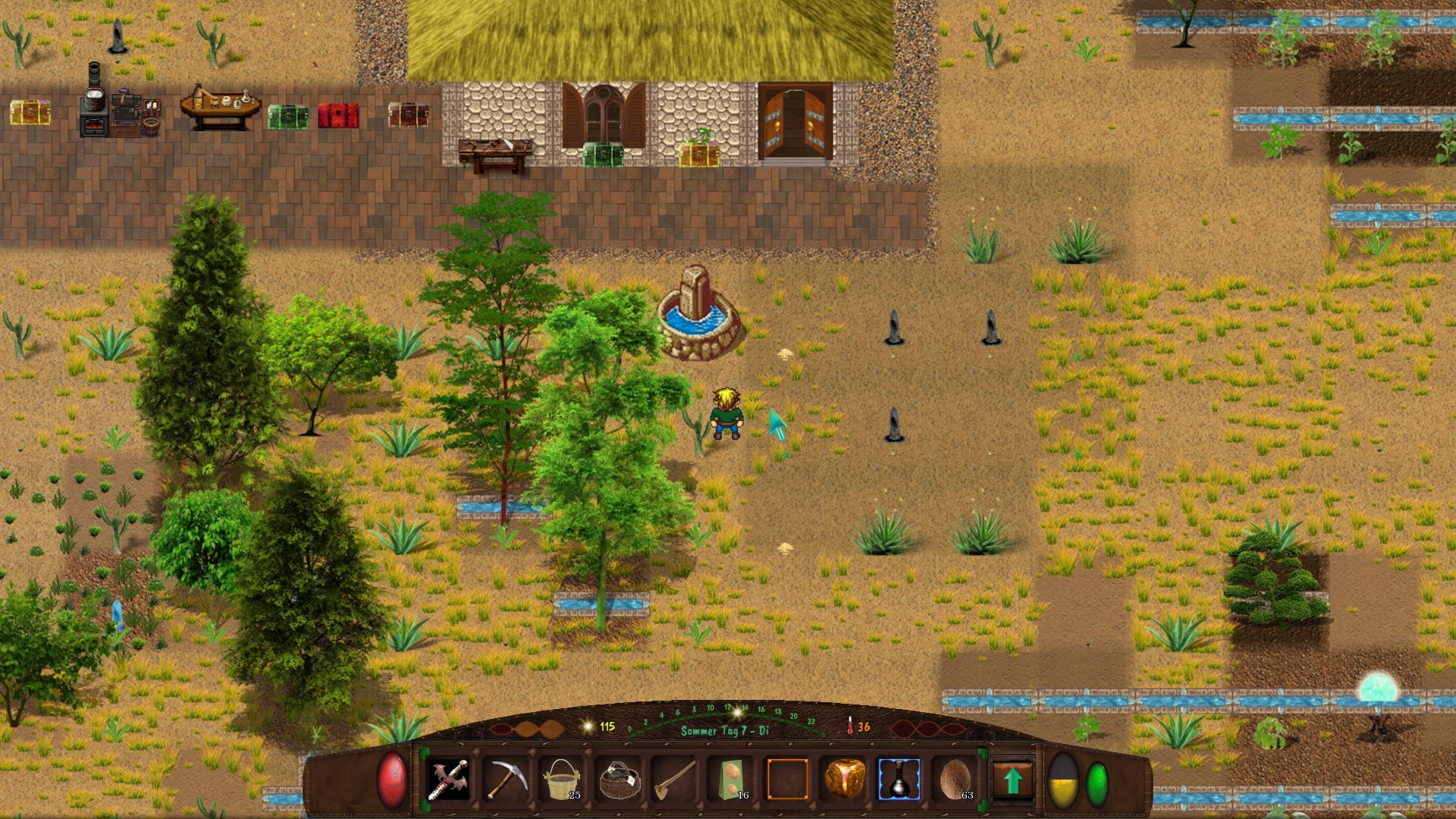The height and width of the screenshot is (819, 1456).
Task: Open the green chest by the house
Action: (x=603, y=155)
